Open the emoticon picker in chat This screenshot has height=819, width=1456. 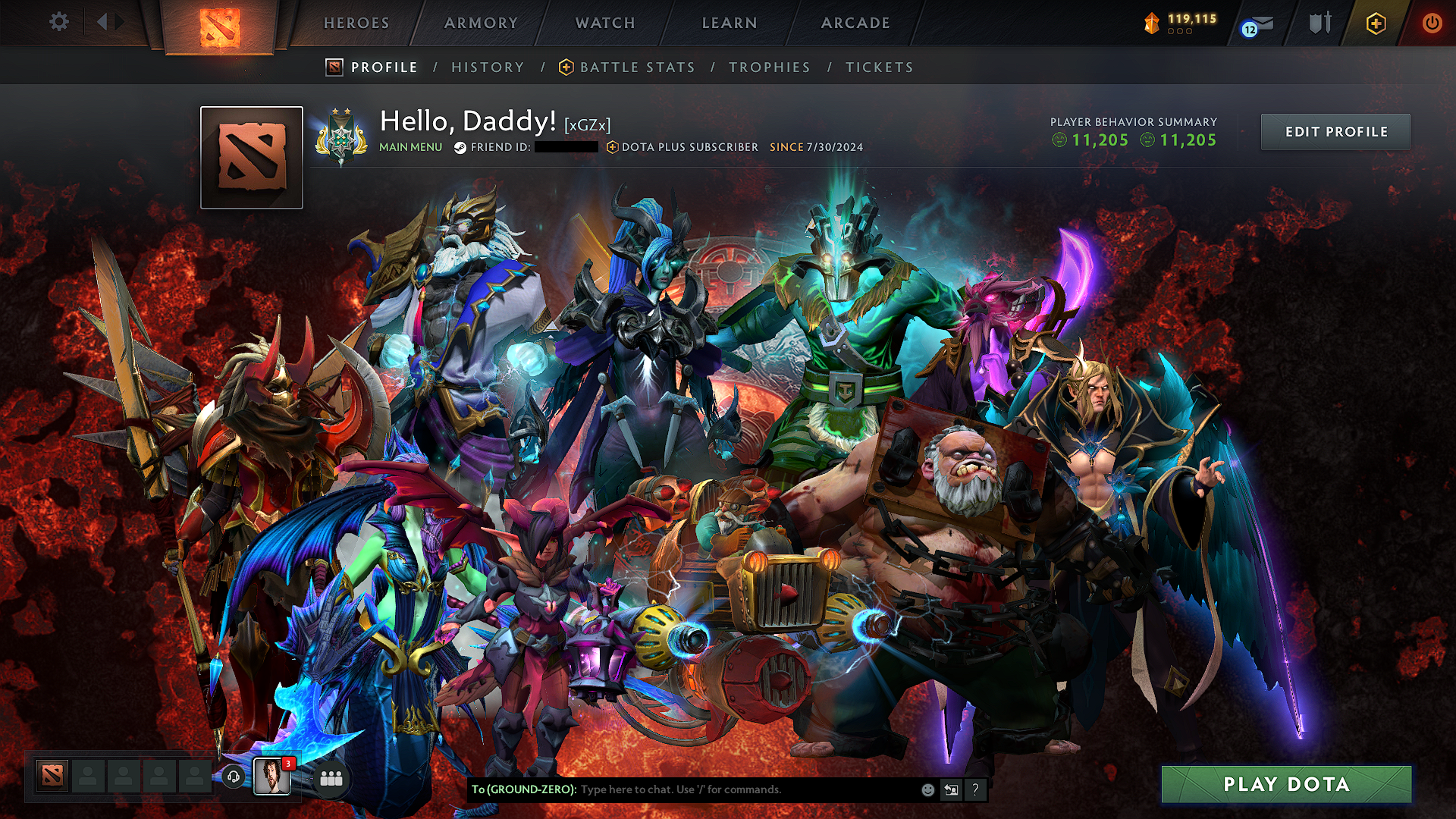click(x=927, y=789)
